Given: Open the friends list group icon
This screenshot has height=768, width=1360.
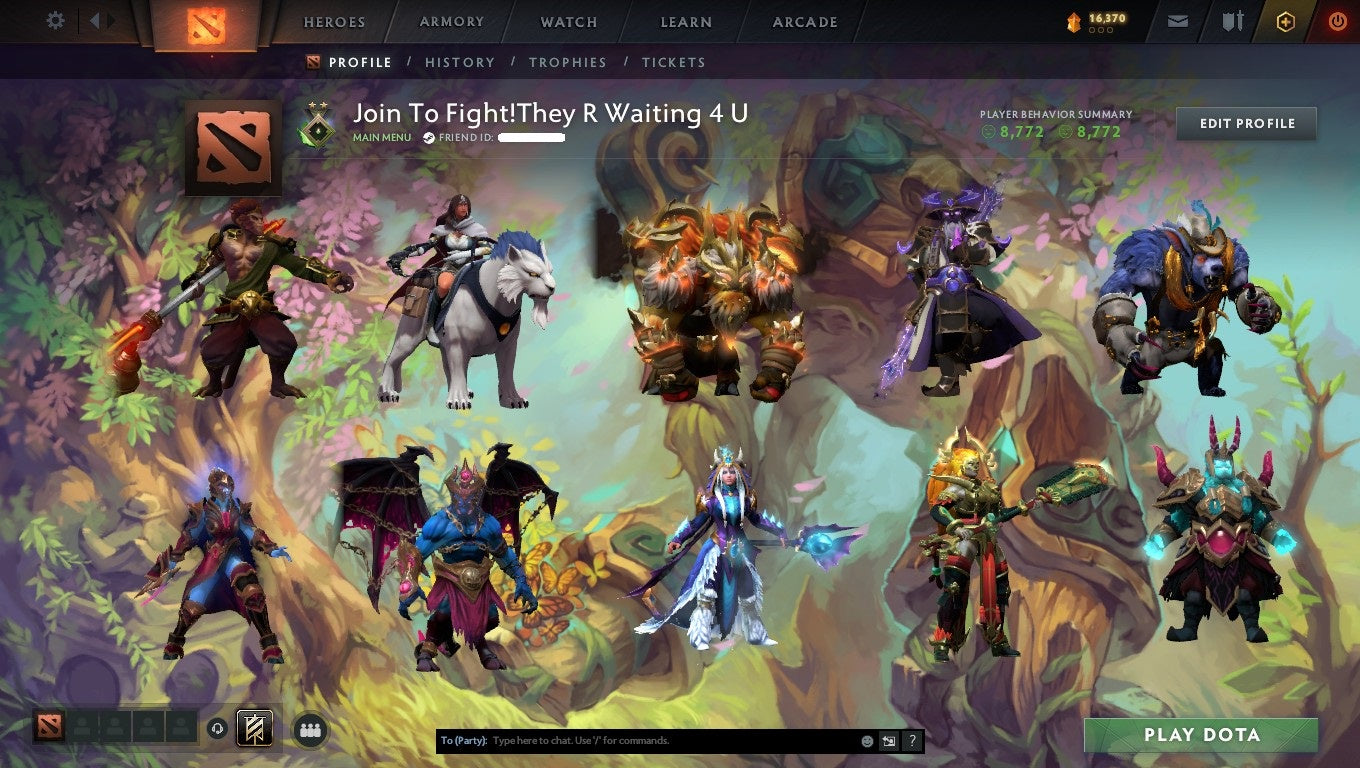Looking at the screenshot, I should (x=310, y=730).
